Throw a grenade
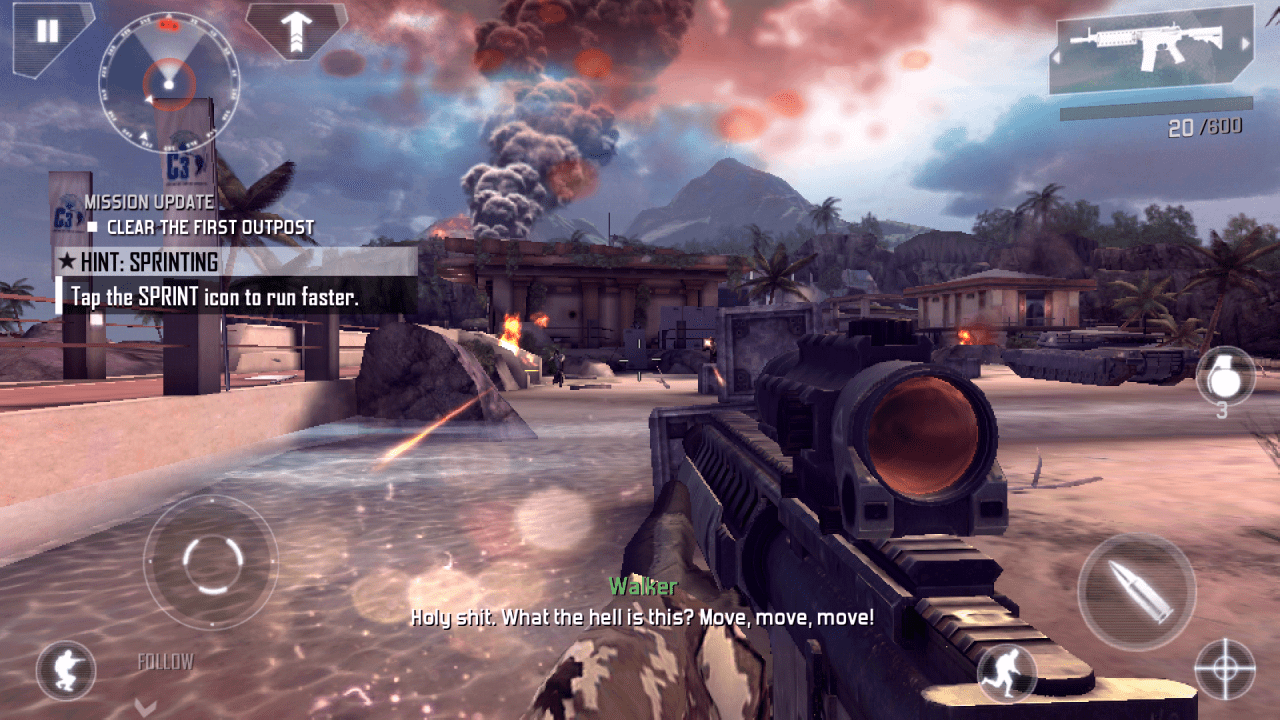Screen dimensions: 1280x720 1224,375
